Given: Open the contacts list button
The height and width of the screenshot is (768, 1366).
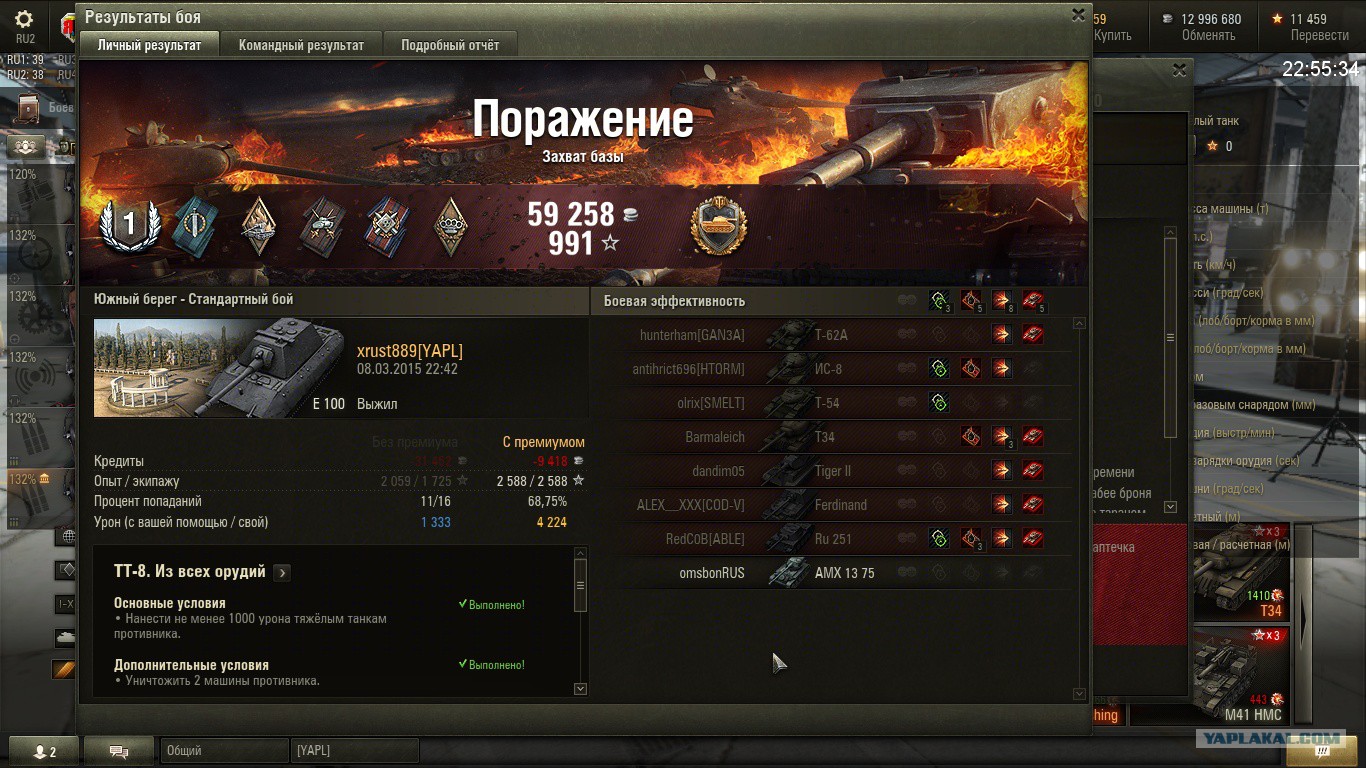Looking at the screenshot, I should (41, 751).
